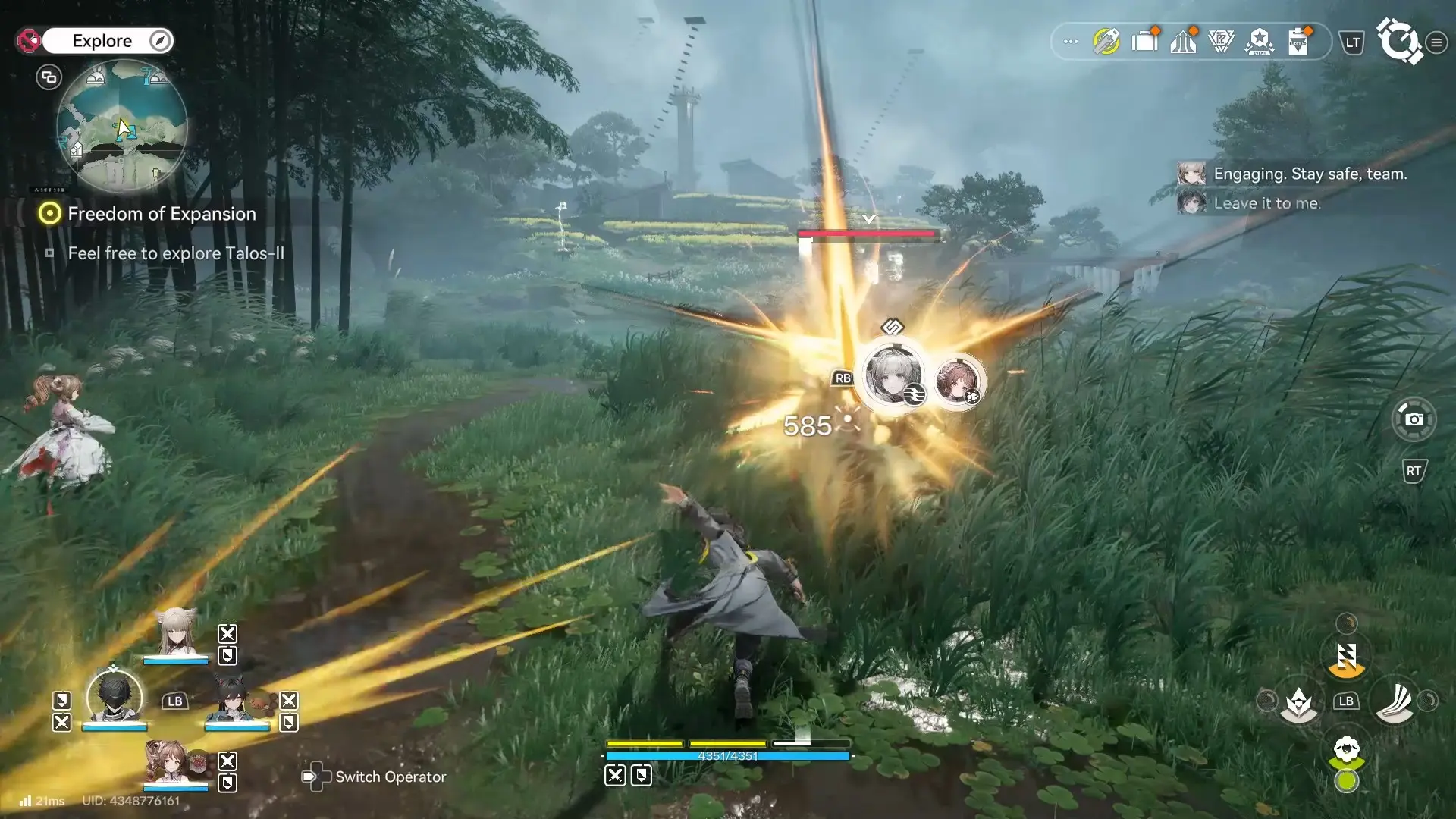Open the camera photo mode
The height and width of the screenshot is (819, 1456).
pos(1414,419)
